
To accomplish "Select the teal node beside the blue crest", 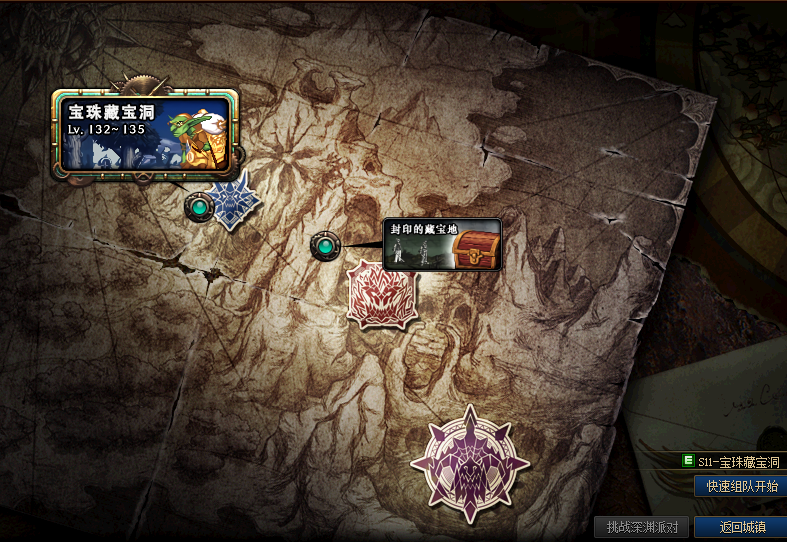I will pyautogui.click(x=199, y=207).
